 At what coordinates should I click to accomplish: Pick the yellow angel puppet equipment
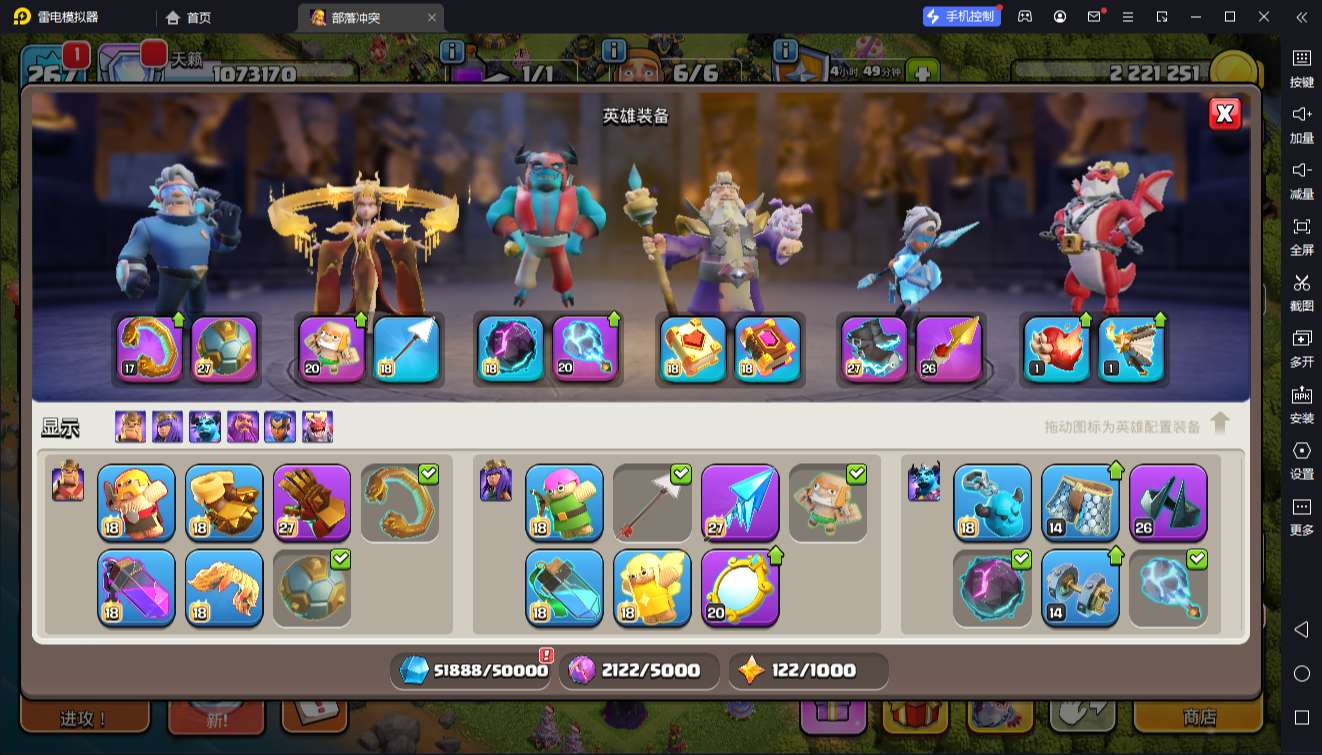[652, 587]
